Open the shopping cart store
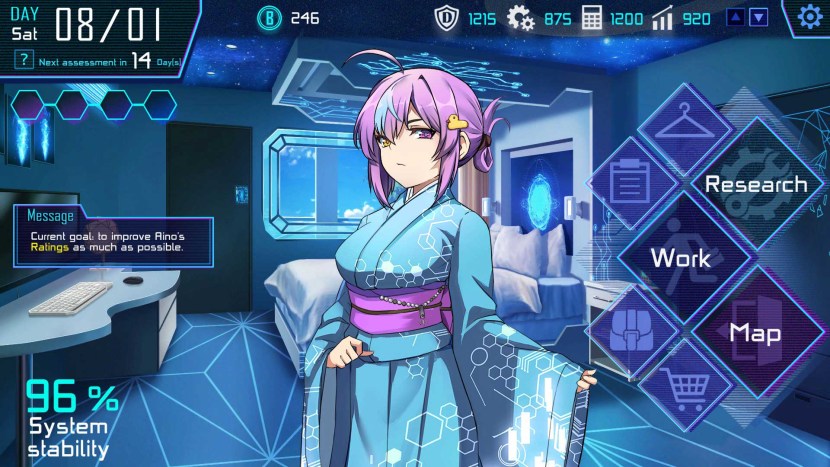Viewport: 830px width, 467px height. (x=684, y=391)
